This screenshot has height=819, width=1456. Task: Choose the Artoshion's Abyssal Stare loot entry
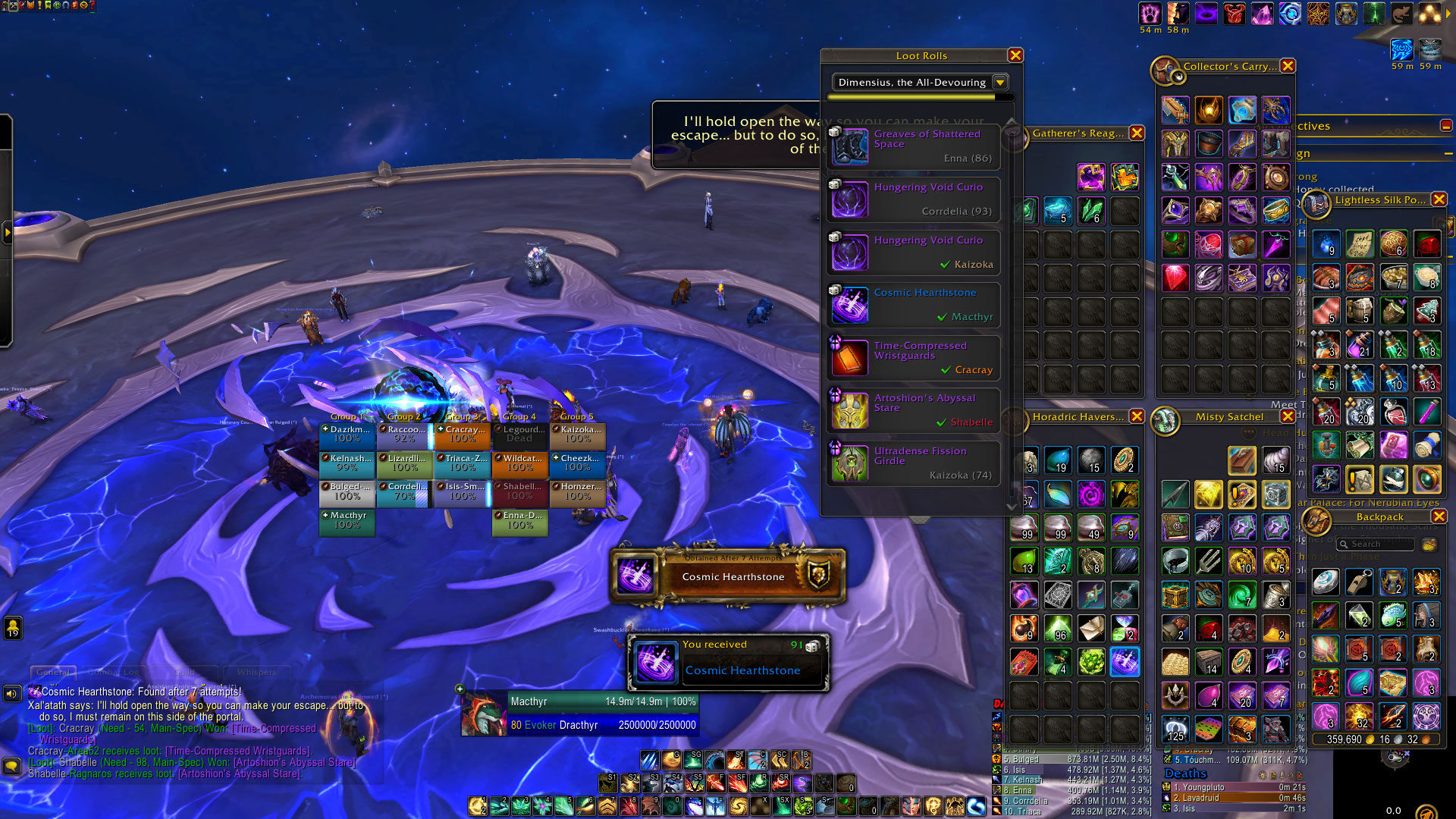coord(915,410)
